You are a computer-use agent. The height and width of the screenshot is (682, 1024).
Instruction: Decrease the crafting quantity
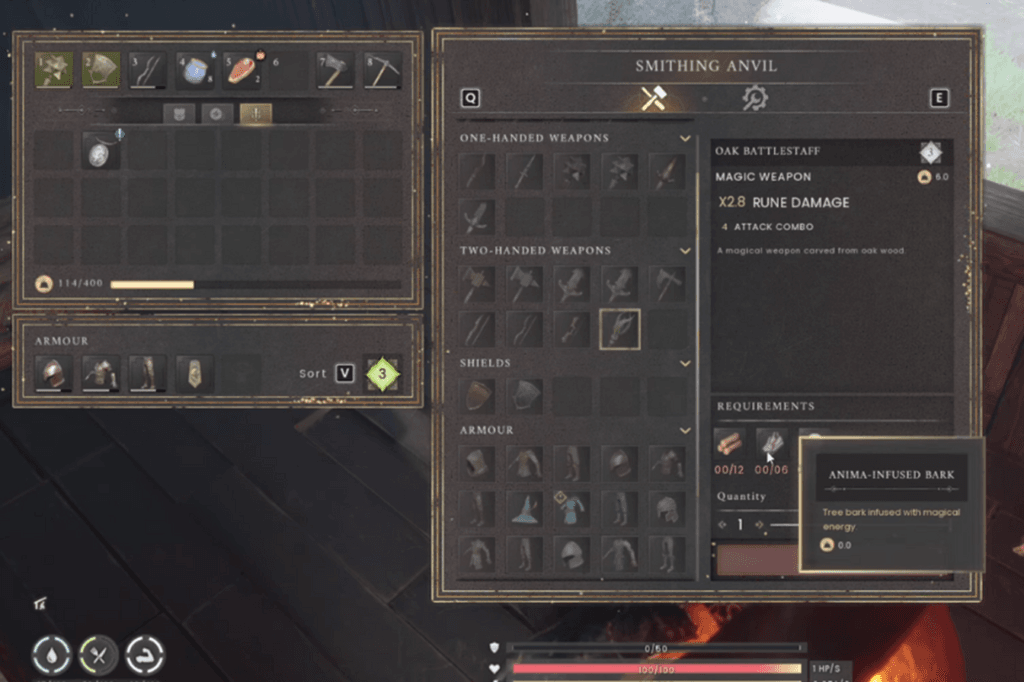pyautogui.click(x=722, y=524)
